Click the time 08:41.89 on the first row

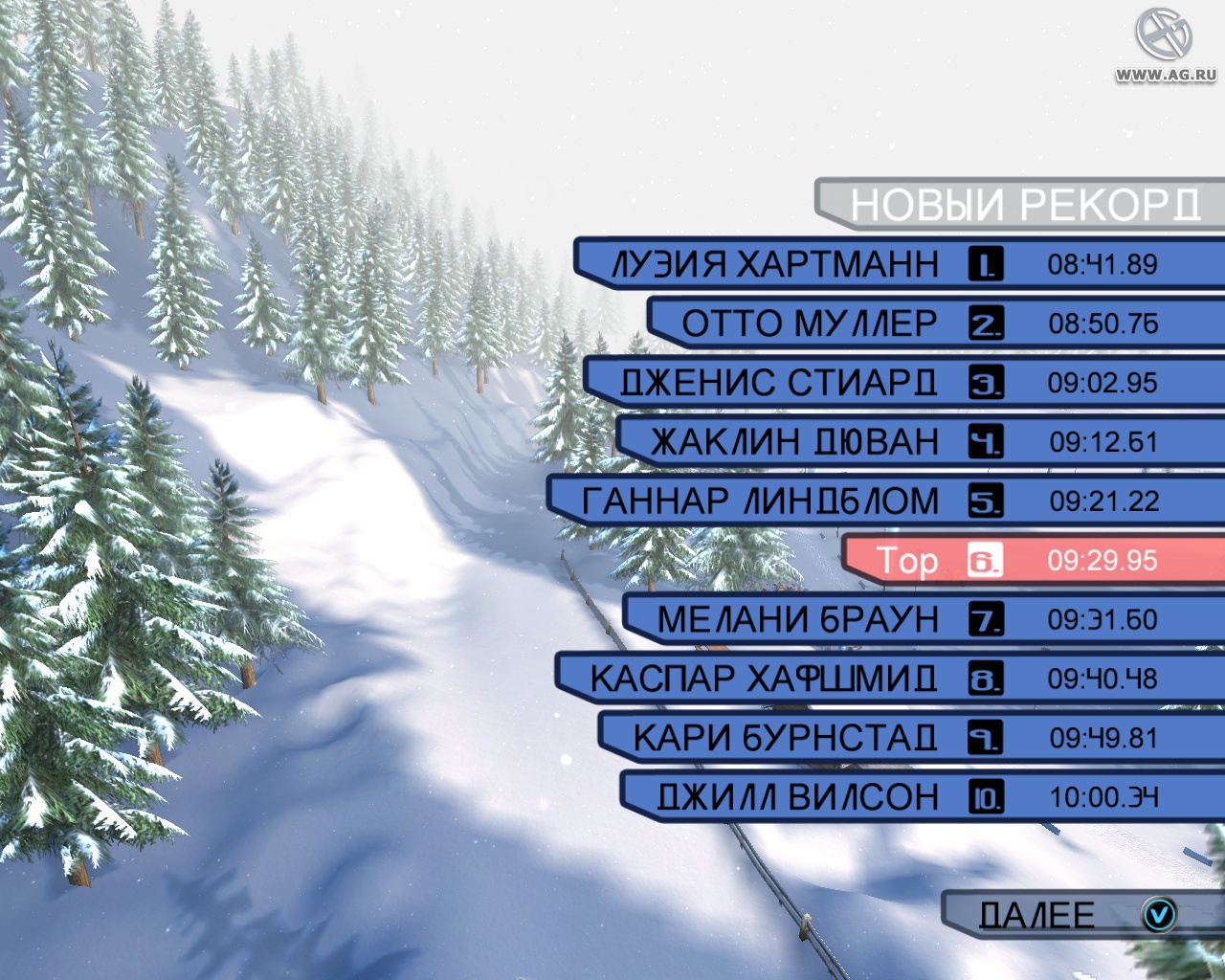pos(1101,265)
